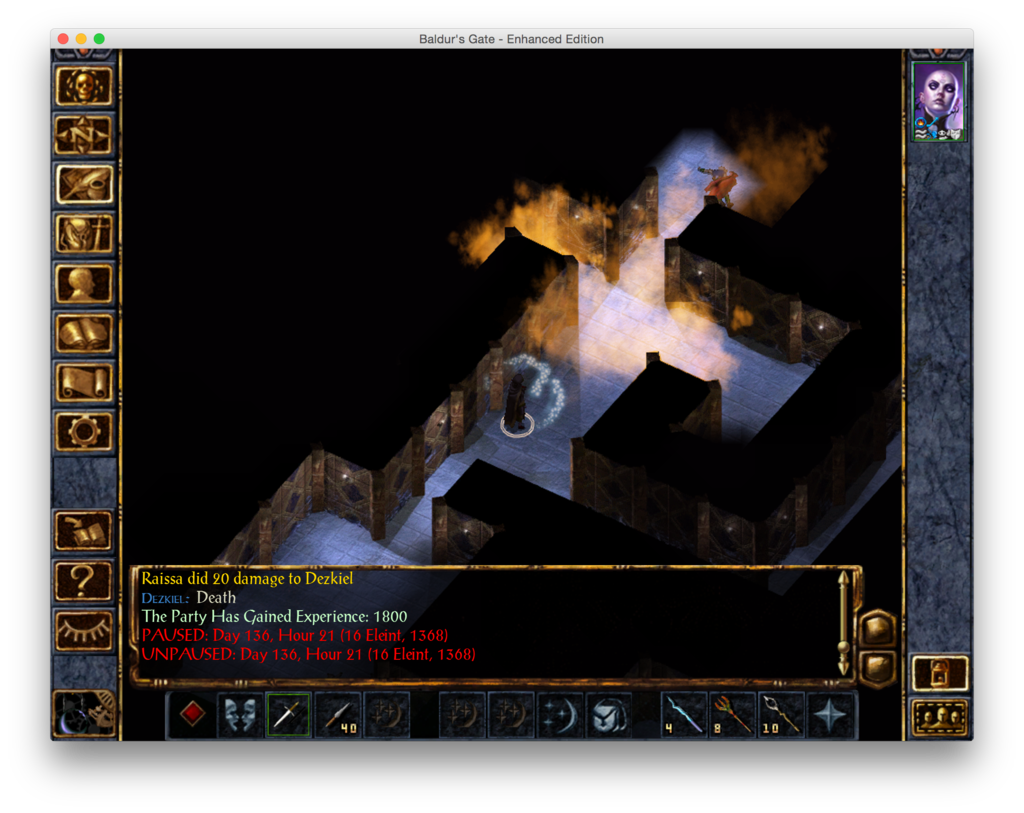Open the mage spellbook

pos(84,333)
